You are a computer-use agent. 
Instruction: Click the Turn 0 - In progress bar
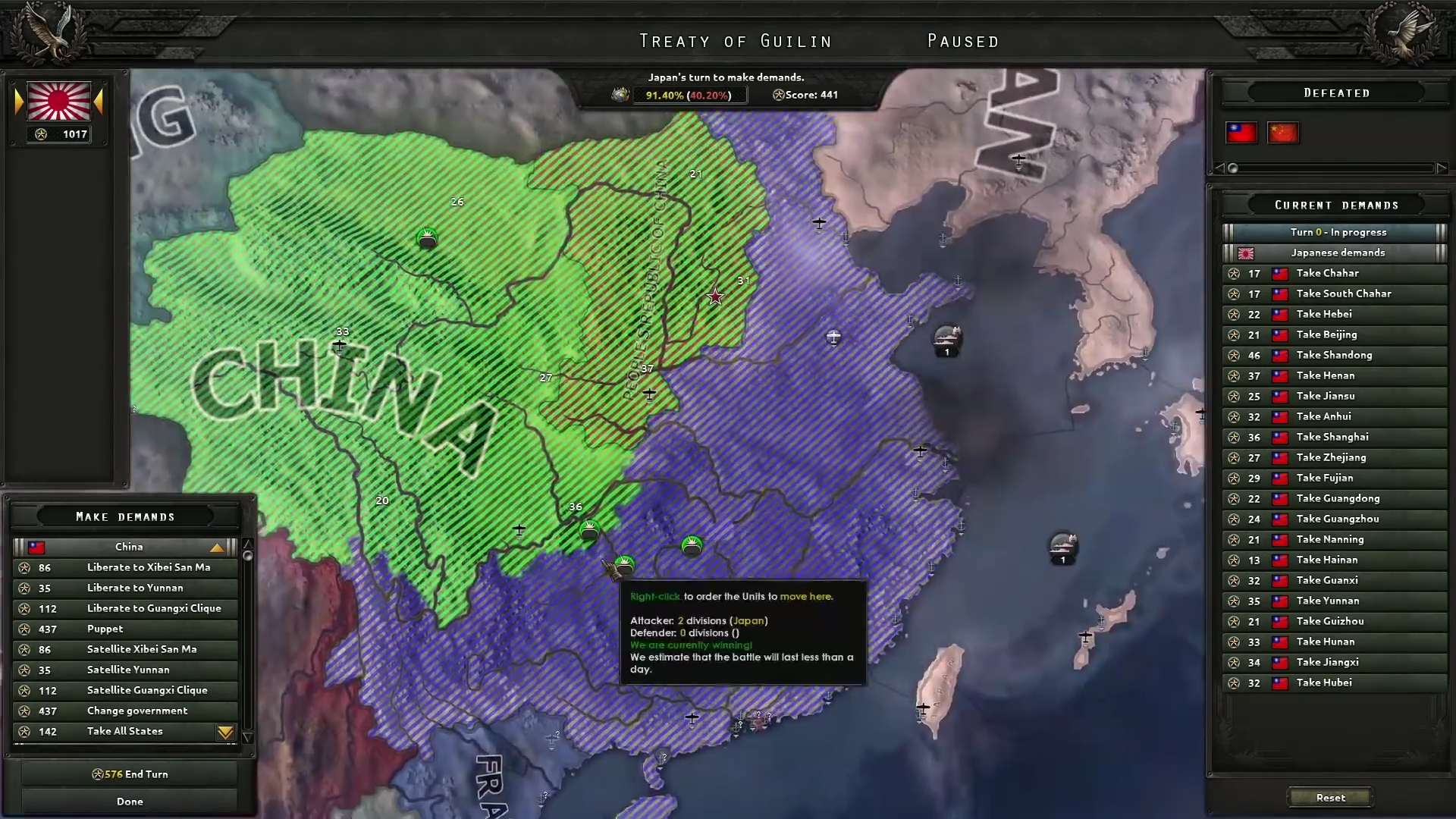pyautogui.click(x=1333, y=231)
